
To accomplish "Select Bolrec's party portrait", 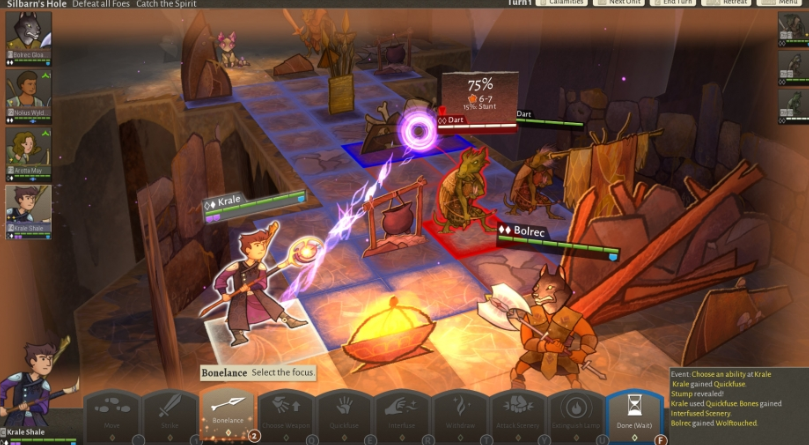I will point(27,36).
